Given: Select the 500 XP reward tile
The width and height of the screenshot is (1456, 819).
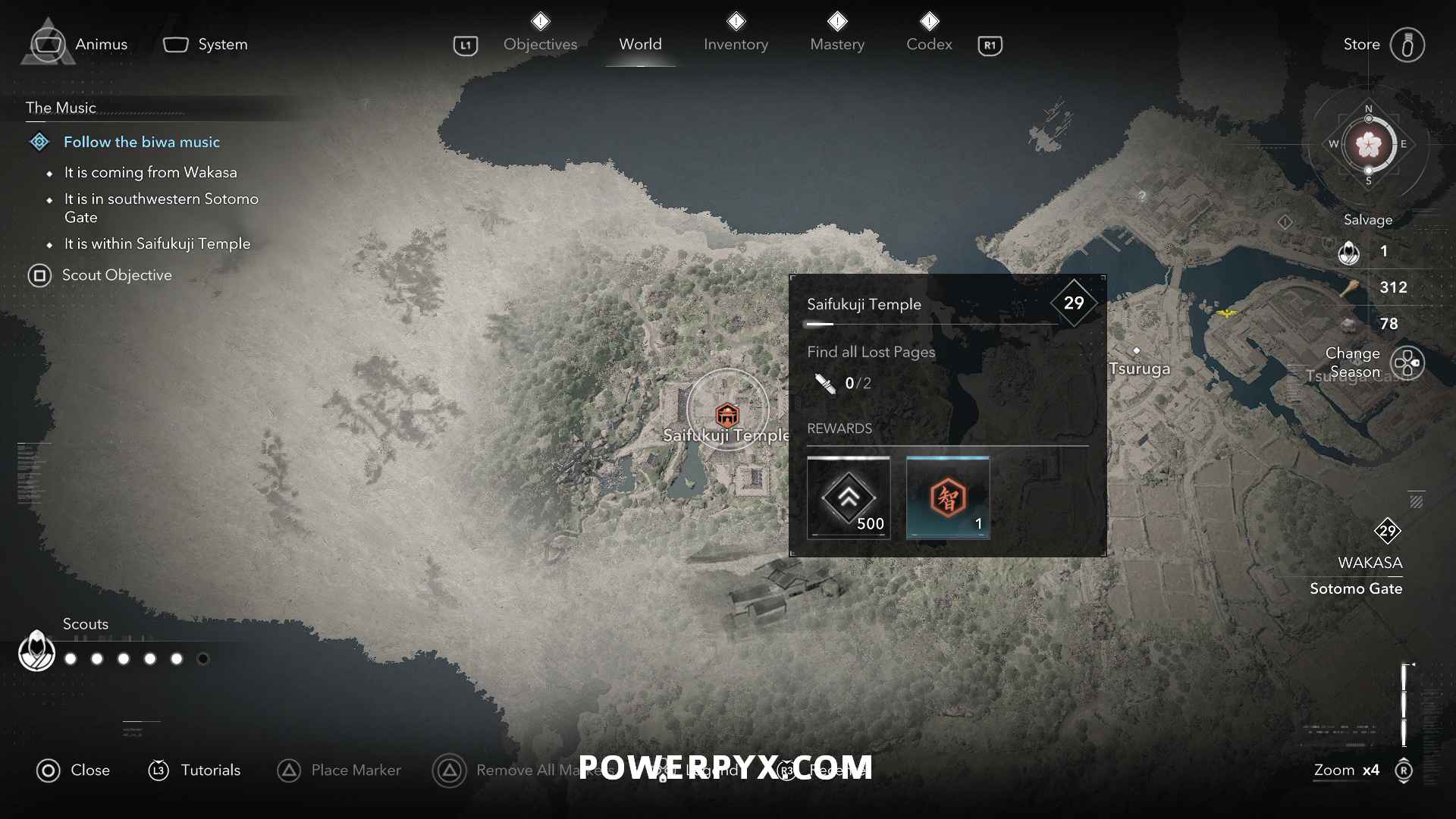Looking at the screenshot, I should tap(848, 497).
